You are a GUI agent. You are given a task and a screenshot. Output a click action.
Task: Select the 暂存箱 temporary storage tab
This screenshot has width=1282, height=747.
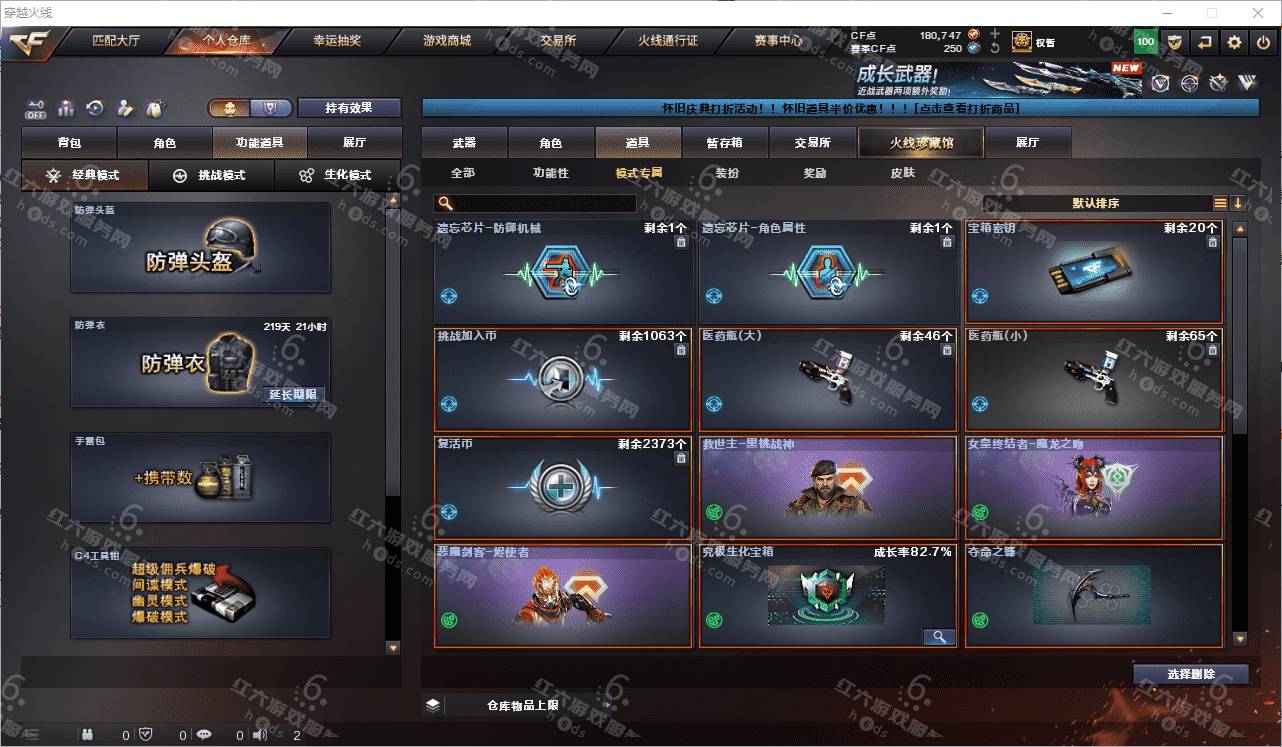[724, 143]
